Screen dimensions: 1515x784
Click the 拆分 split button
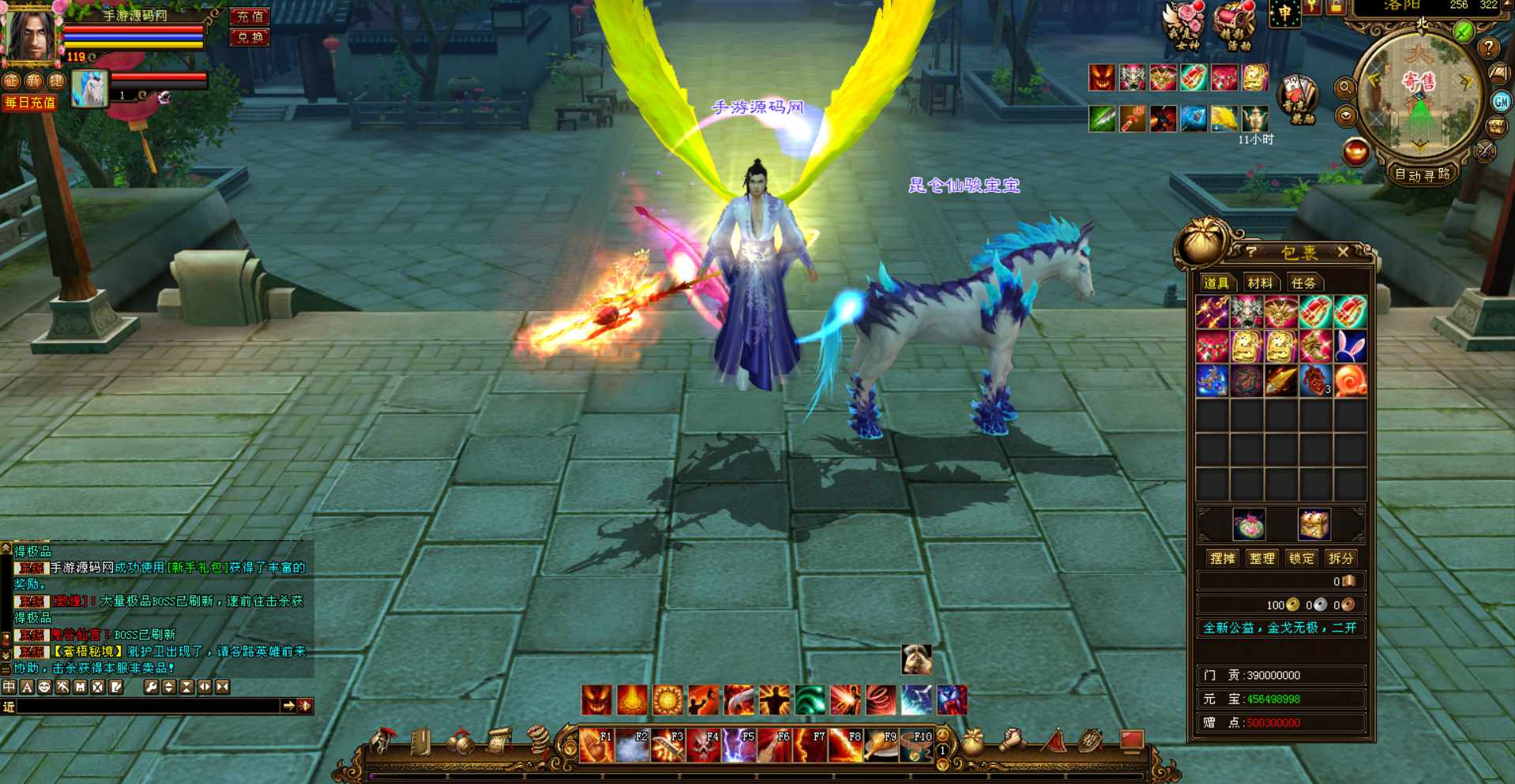(1340, 558)
